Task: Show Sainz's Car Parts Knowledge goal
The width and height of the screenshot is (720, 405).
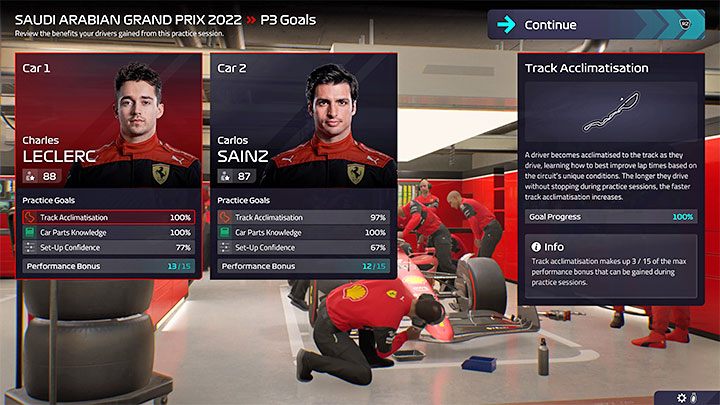Action: [x=304, y=232]
